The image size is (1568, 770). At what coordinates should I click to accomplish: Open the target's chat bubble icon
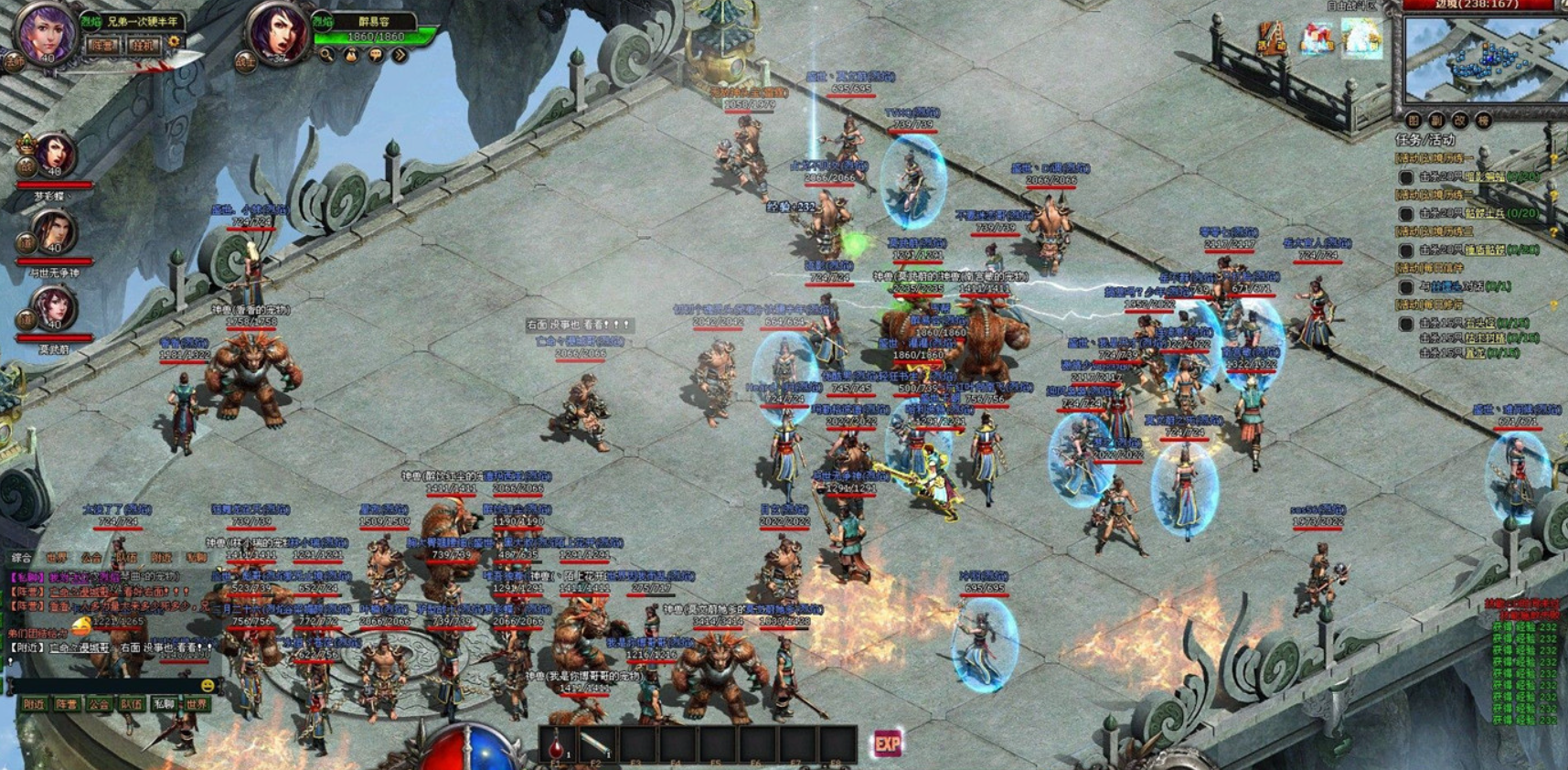(x=376, y=55)
